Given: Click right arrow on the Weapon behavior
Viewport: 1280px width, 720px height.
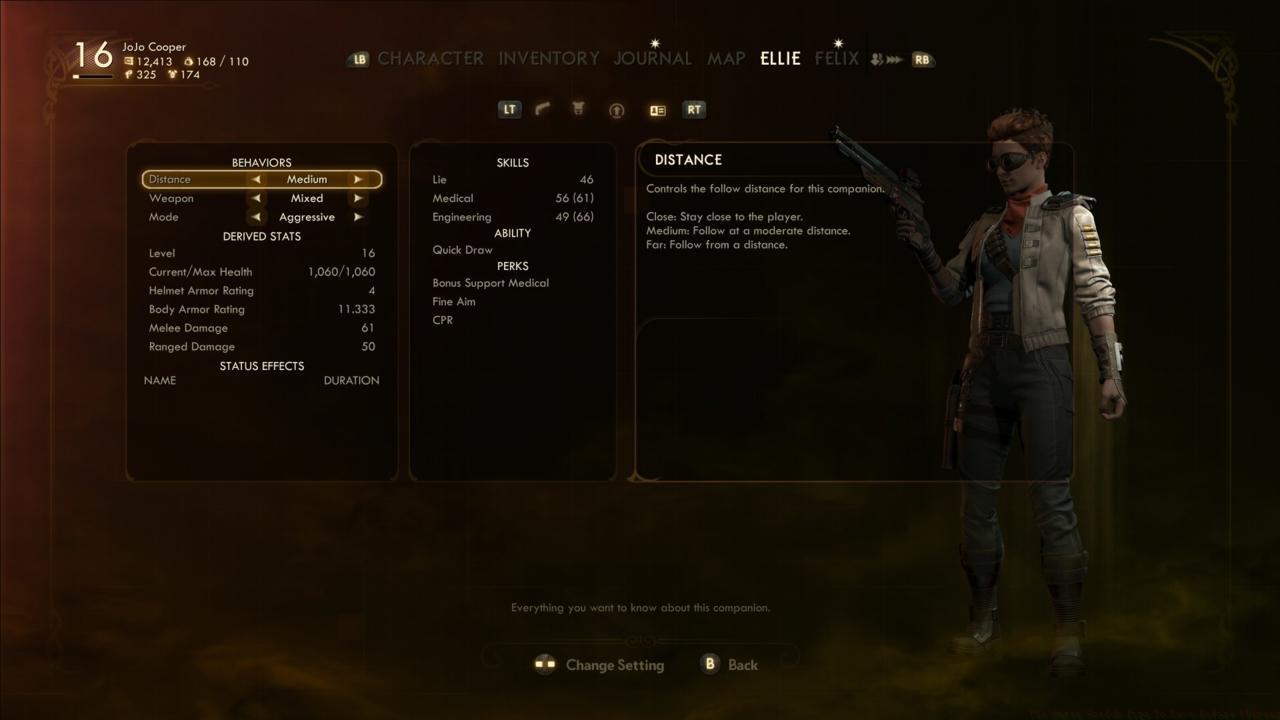Looking at the screenshot, I should point(358,198).
